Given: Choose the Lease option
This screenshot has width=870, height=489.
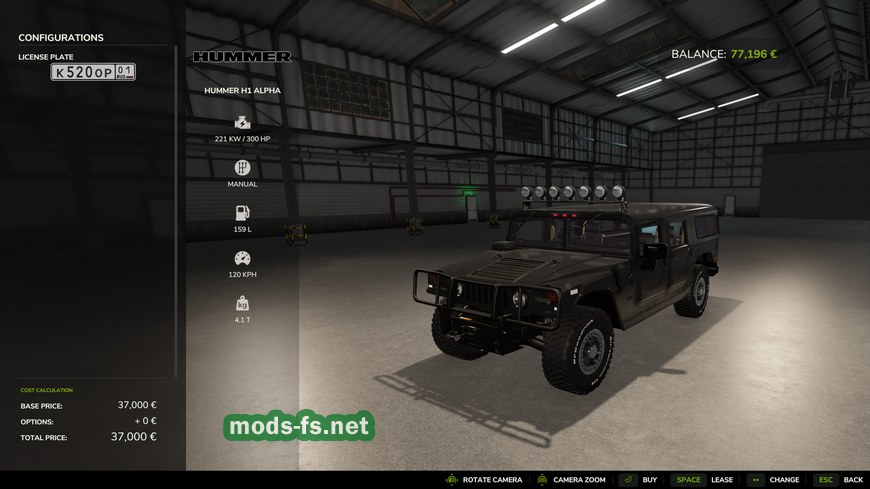Looking at the screenshot, I should click(x=721, y=480).
